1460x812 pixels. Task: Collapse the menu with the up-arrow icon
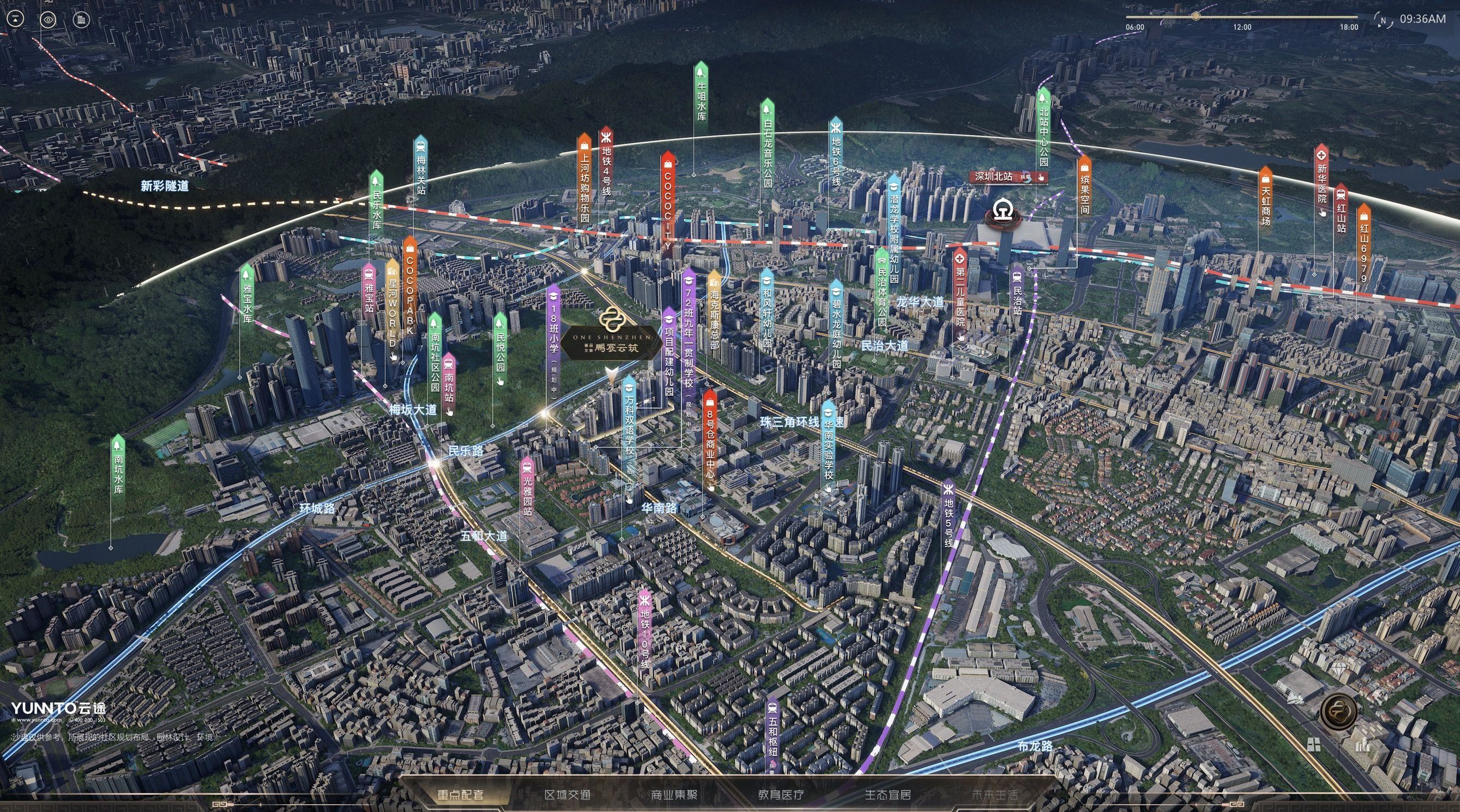click(16, 19)
